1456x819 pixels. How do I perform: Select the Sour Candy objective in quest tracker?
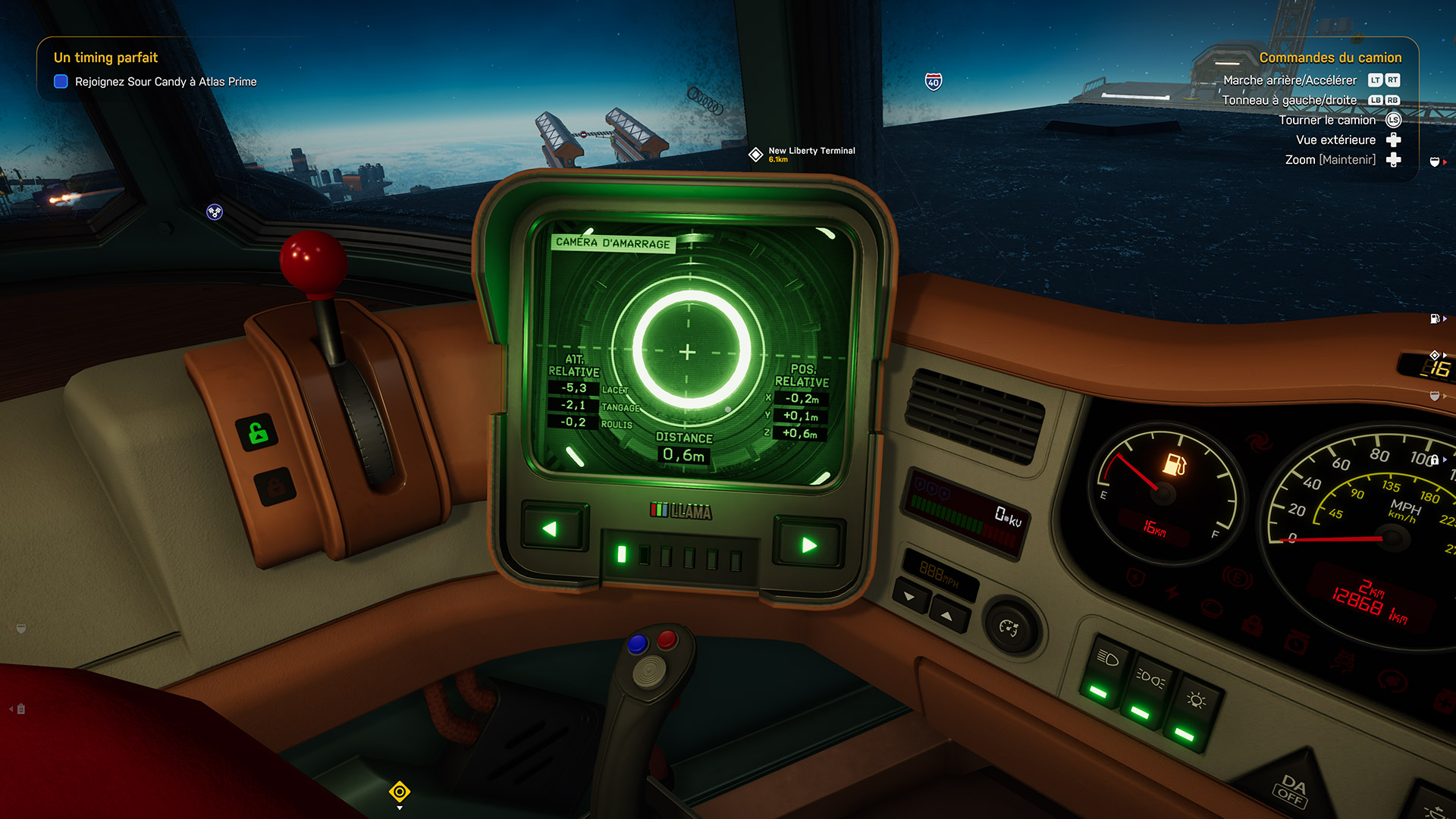[165, 82]
